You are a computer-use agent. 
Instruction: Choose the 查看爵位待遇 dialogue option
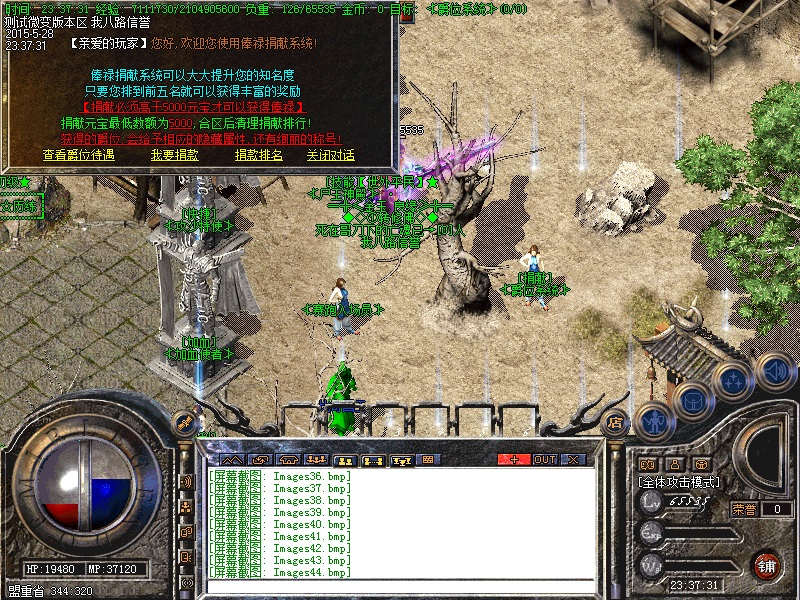pyautogui.click(x=79, y=155)
